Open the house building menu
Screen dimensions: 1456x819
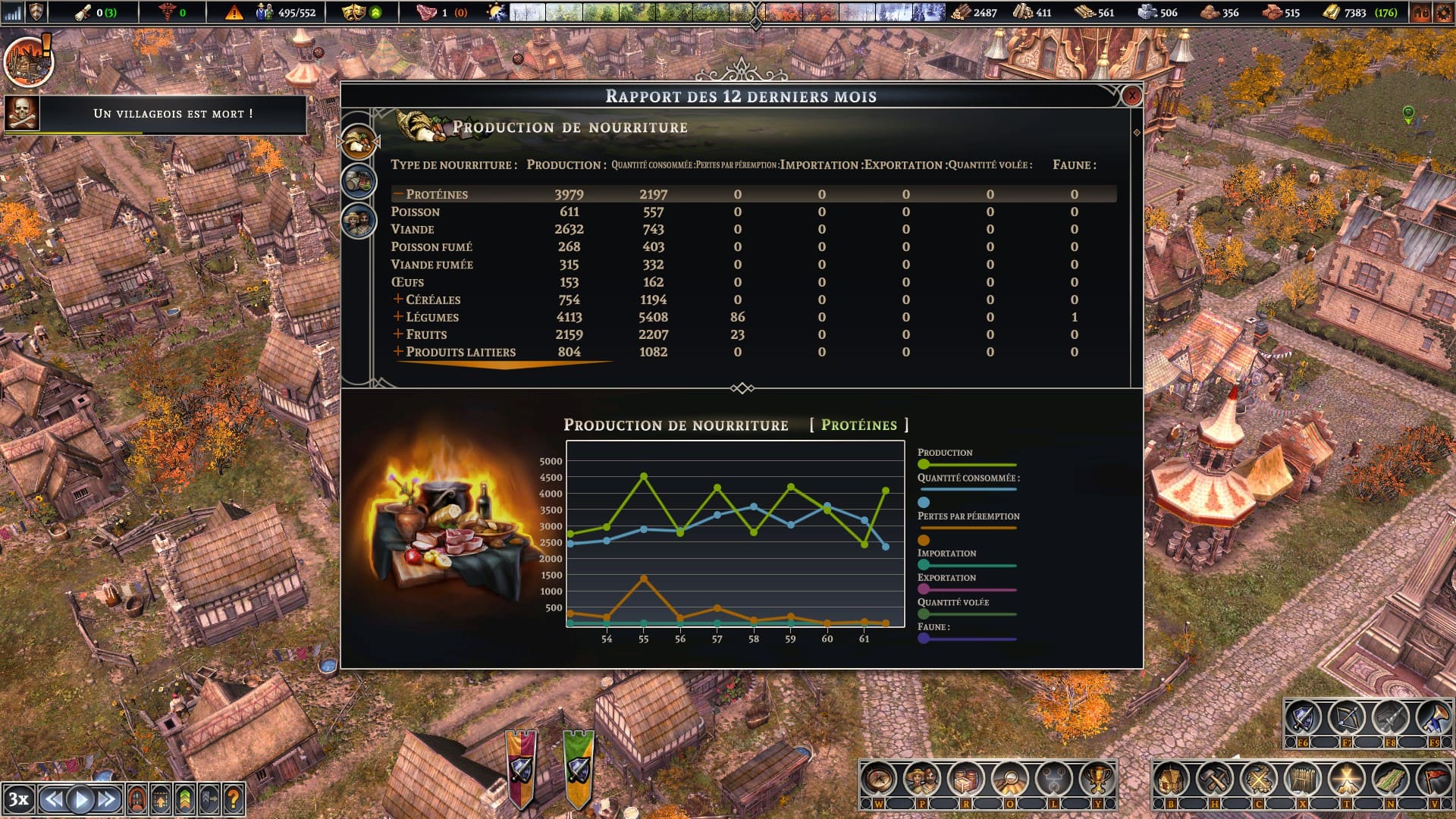coord(1170,779)
